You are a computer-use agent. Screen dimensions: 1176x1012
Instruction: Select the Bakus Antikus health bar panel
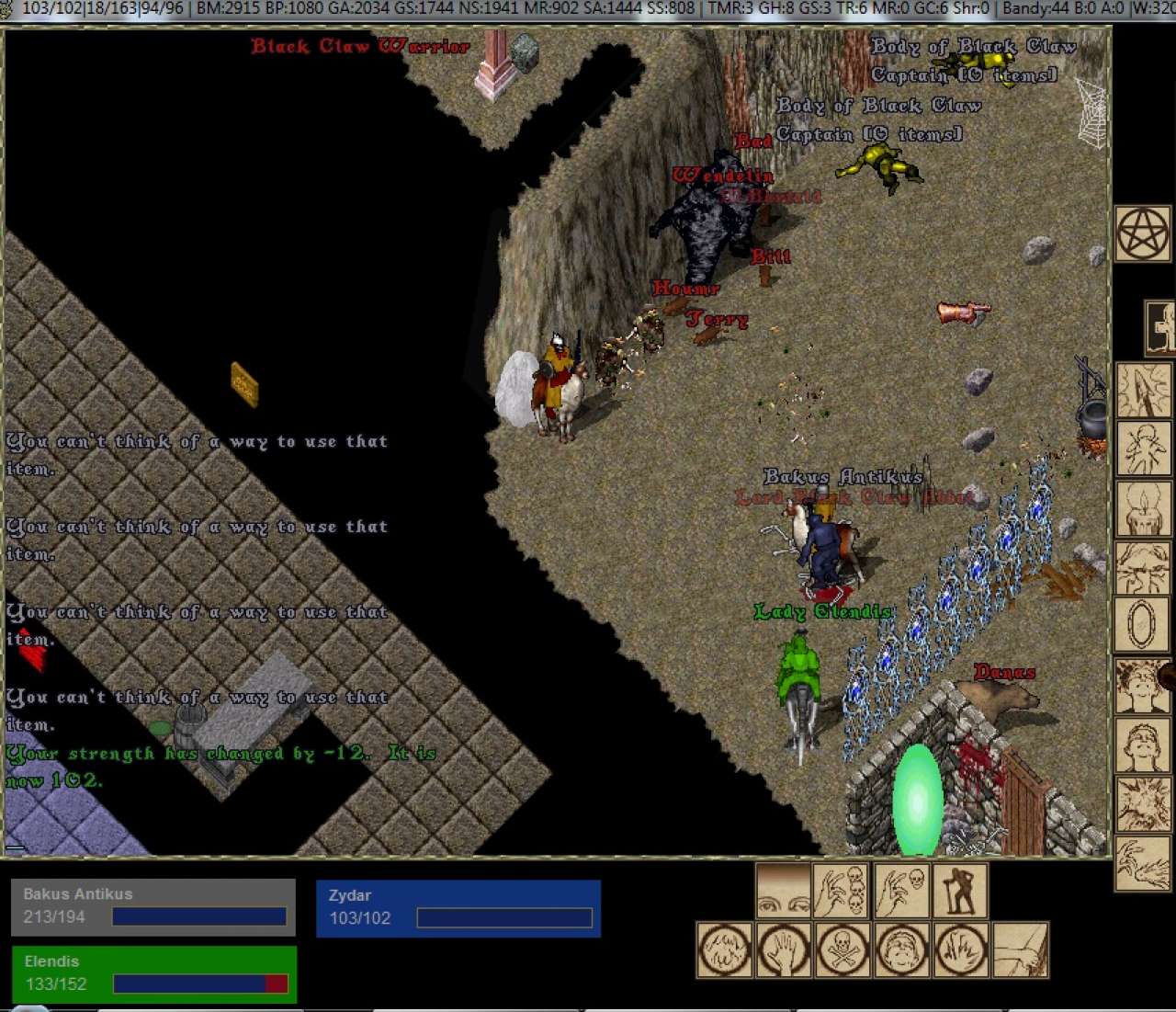(x=153, y=906)
